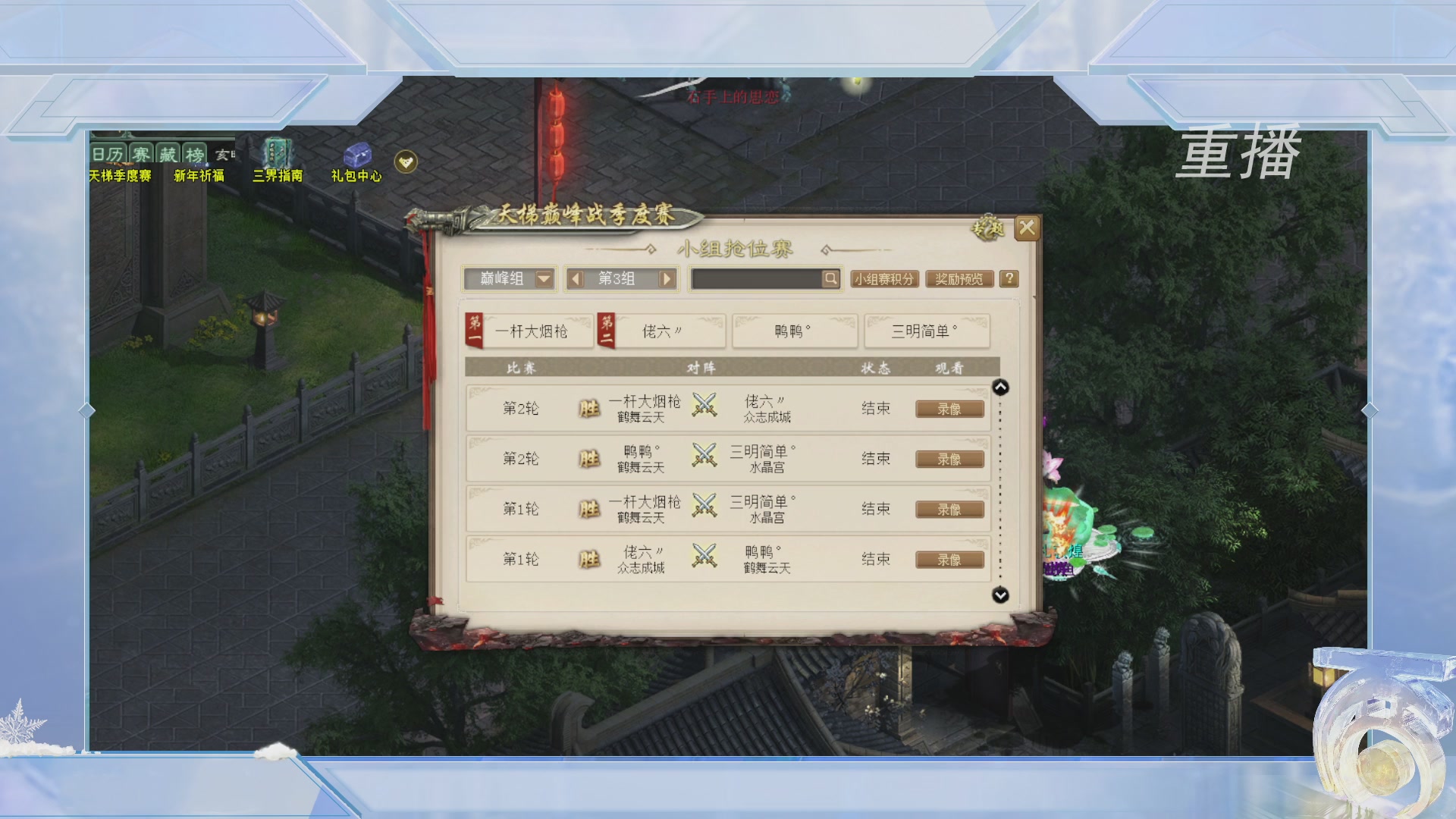Screen dimensions: 1456x819
Task: Click the scroll-down arrow on the match list
Action: coord(1000,596)
